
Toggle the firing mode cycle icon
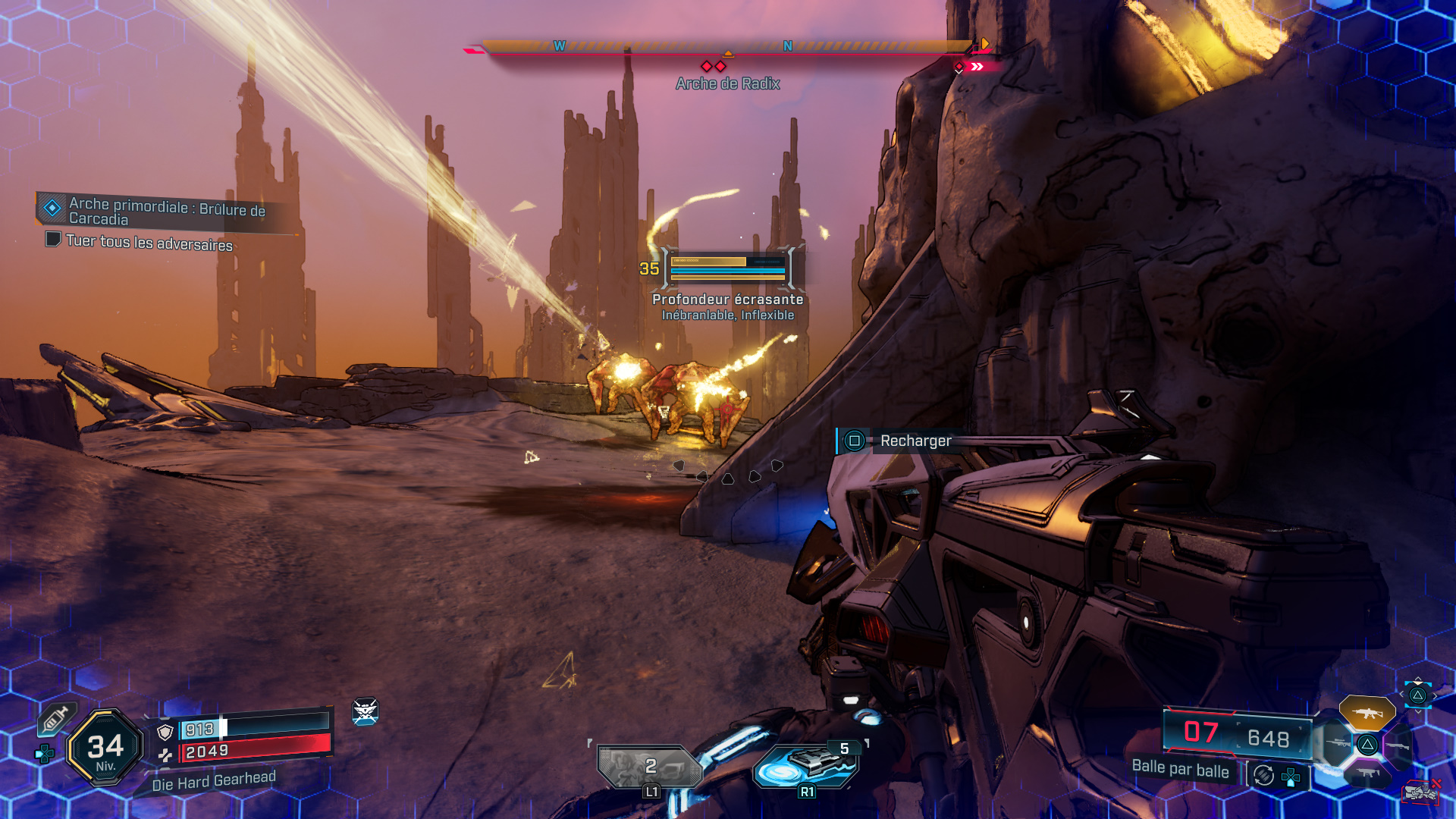pyautogui.click(x=1263, y=775)
